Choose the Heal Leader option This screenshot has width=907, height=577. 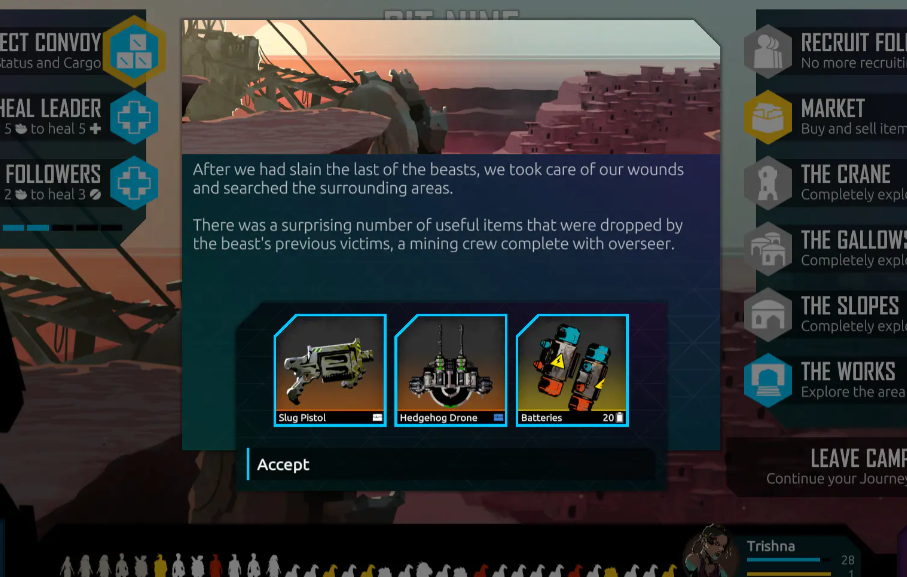(x=134, y=117)
